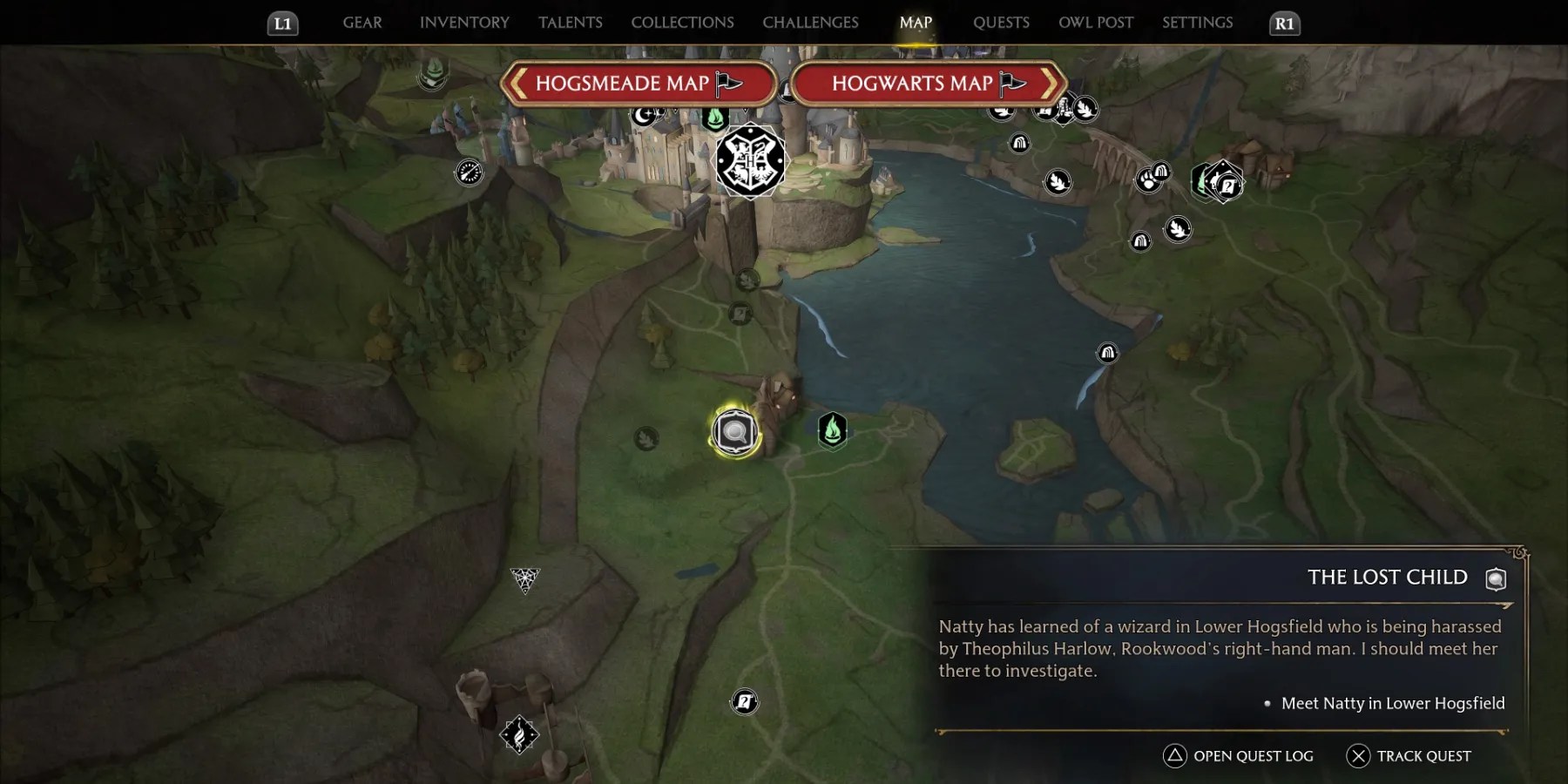This screenshot has width=1568, height=784.
Task: Open the Collections tab
Action: [x=682, y=23]
